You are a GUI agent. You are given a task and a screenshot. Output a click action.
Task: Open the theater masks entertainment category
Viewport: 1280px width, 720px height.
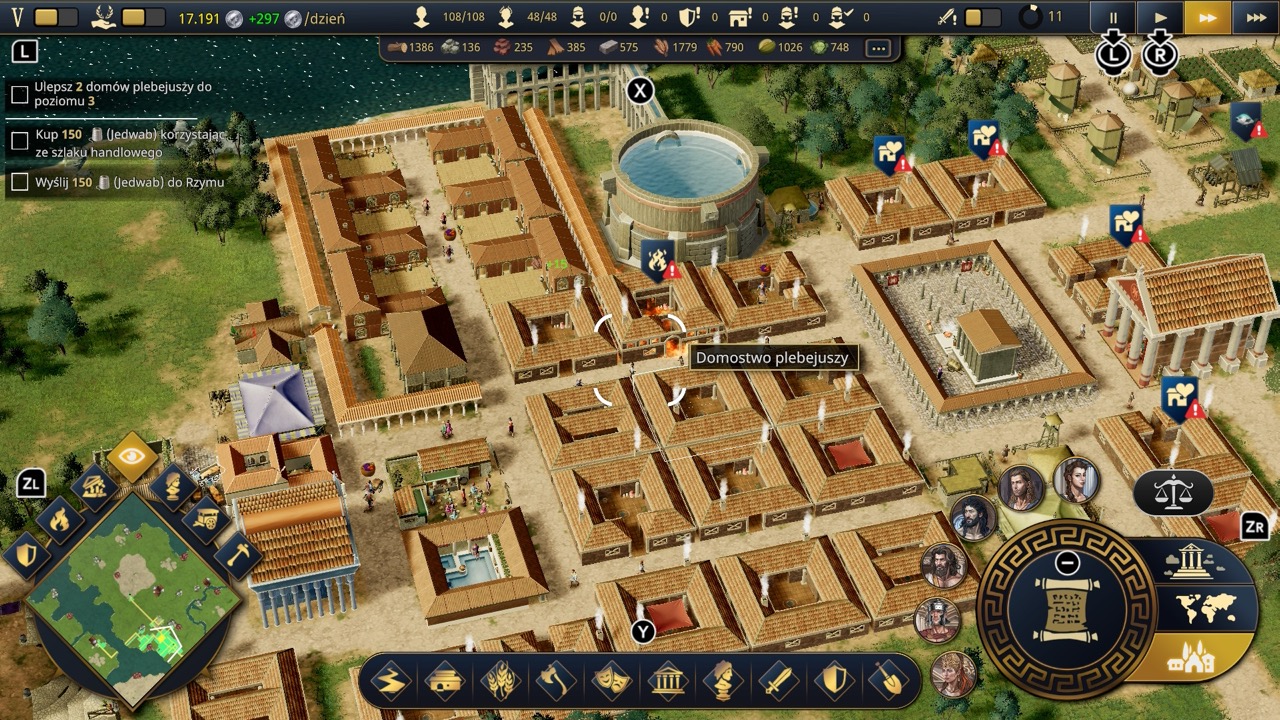point(610,682)
